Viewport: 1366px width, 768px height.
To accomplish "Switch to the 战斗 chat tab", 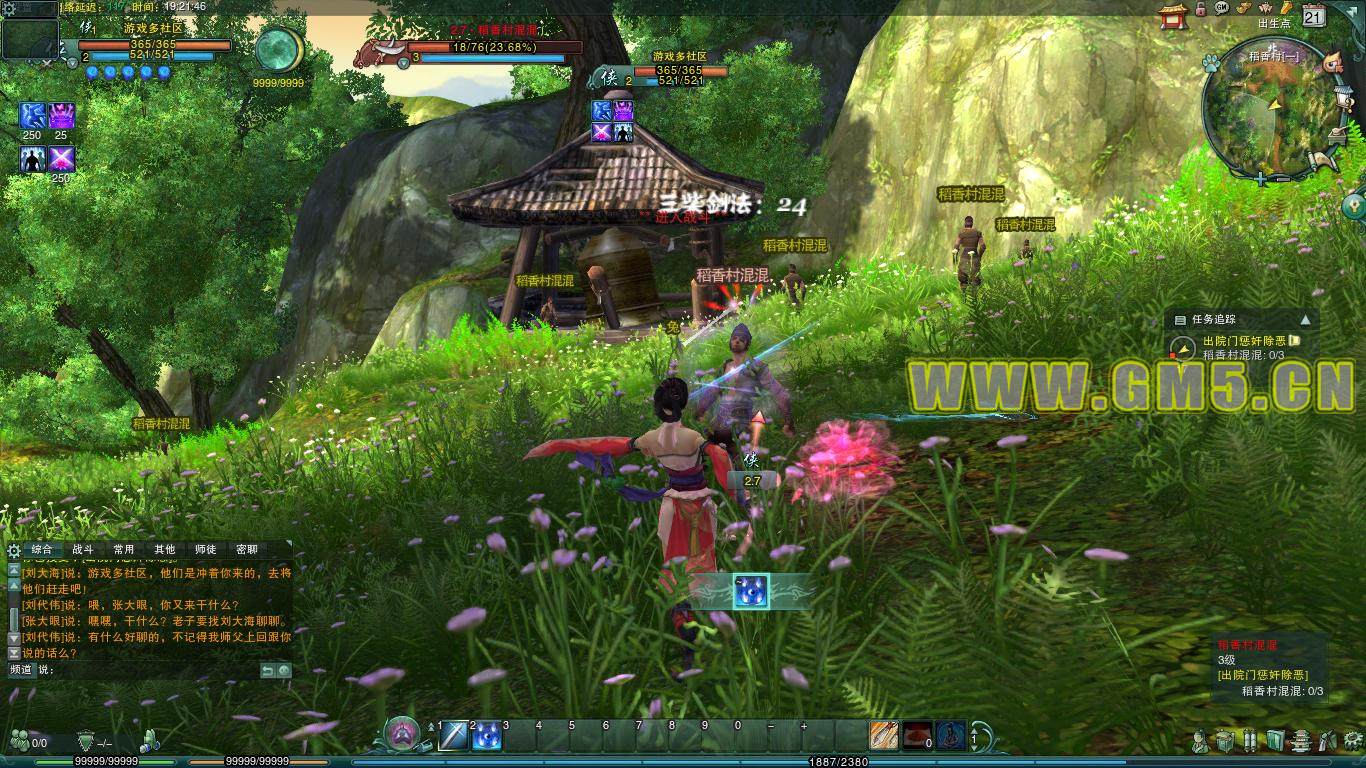I will click(x=83, y=549).
